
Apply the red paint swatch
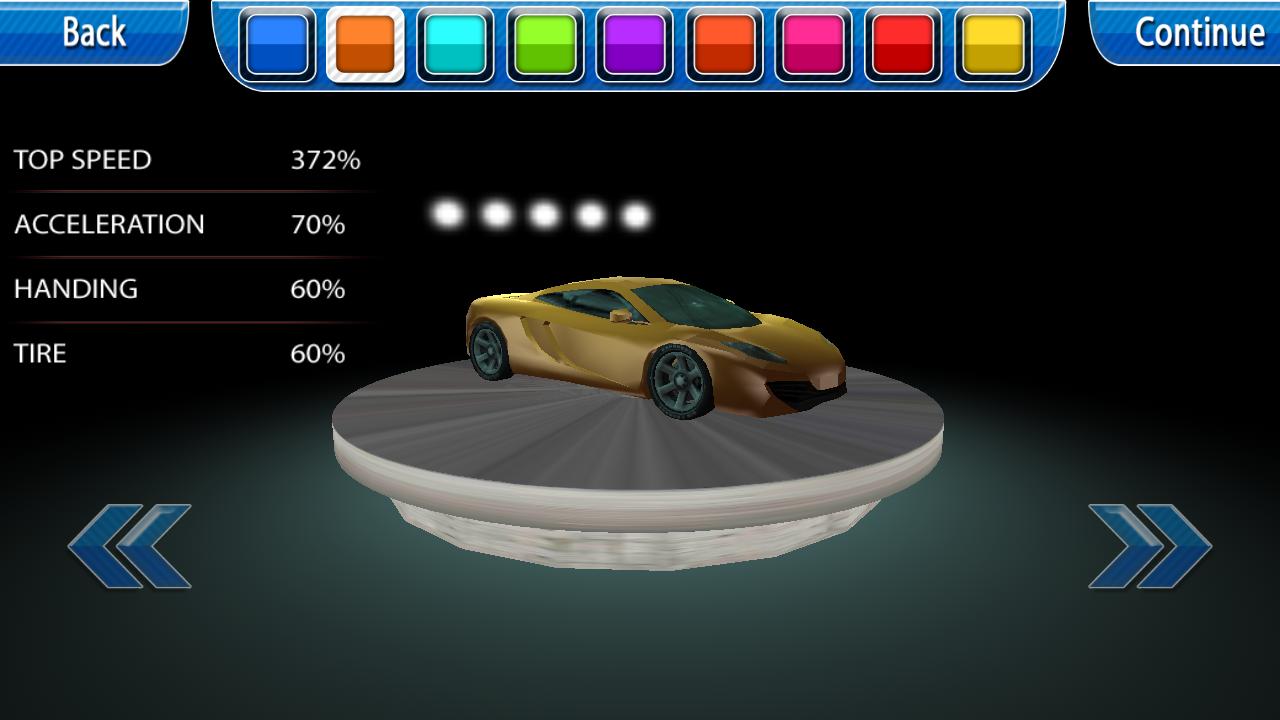click(x=903, y=45)
